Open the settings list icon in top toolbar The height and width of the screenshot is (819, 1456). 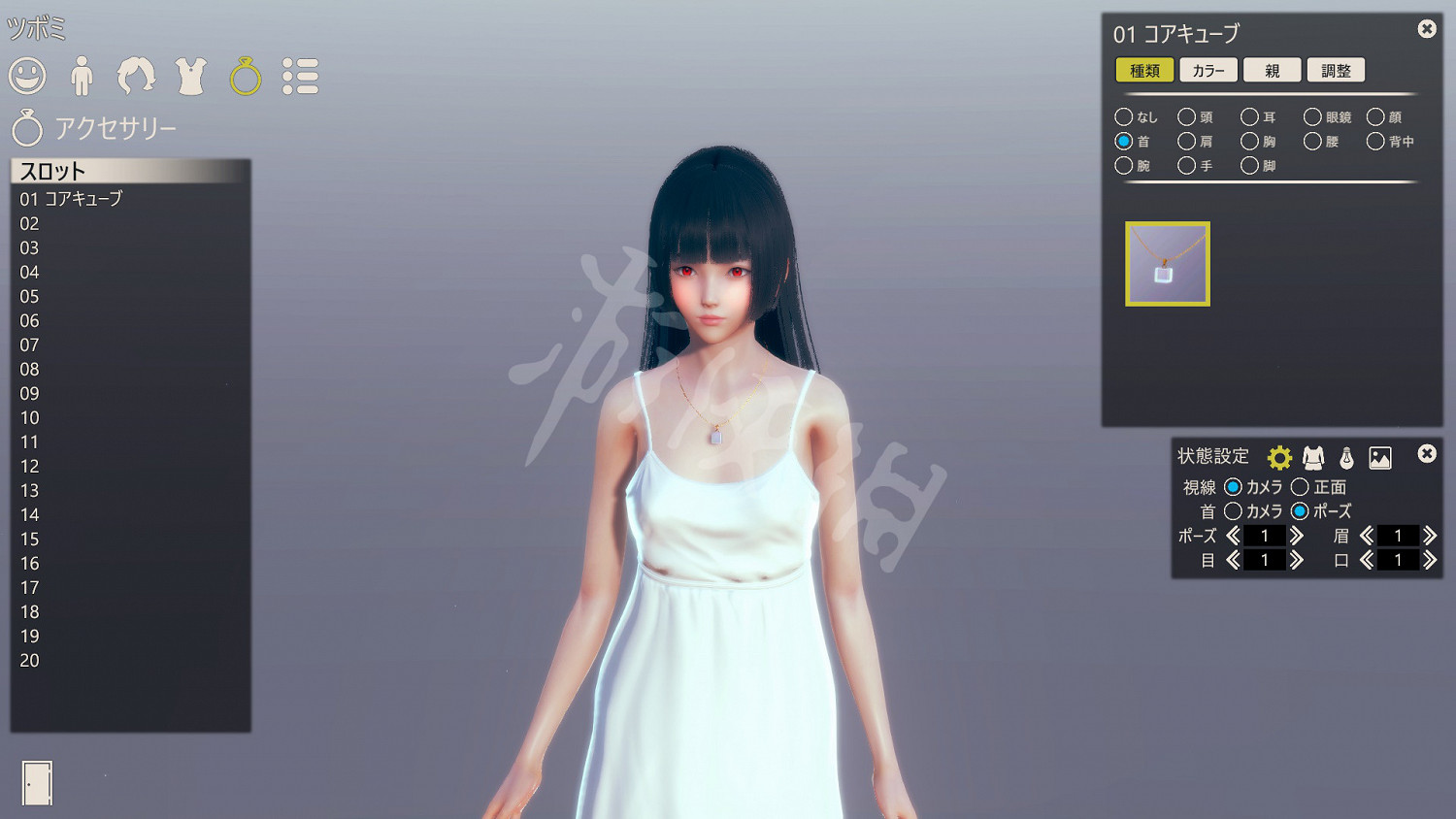click(301, 76)
